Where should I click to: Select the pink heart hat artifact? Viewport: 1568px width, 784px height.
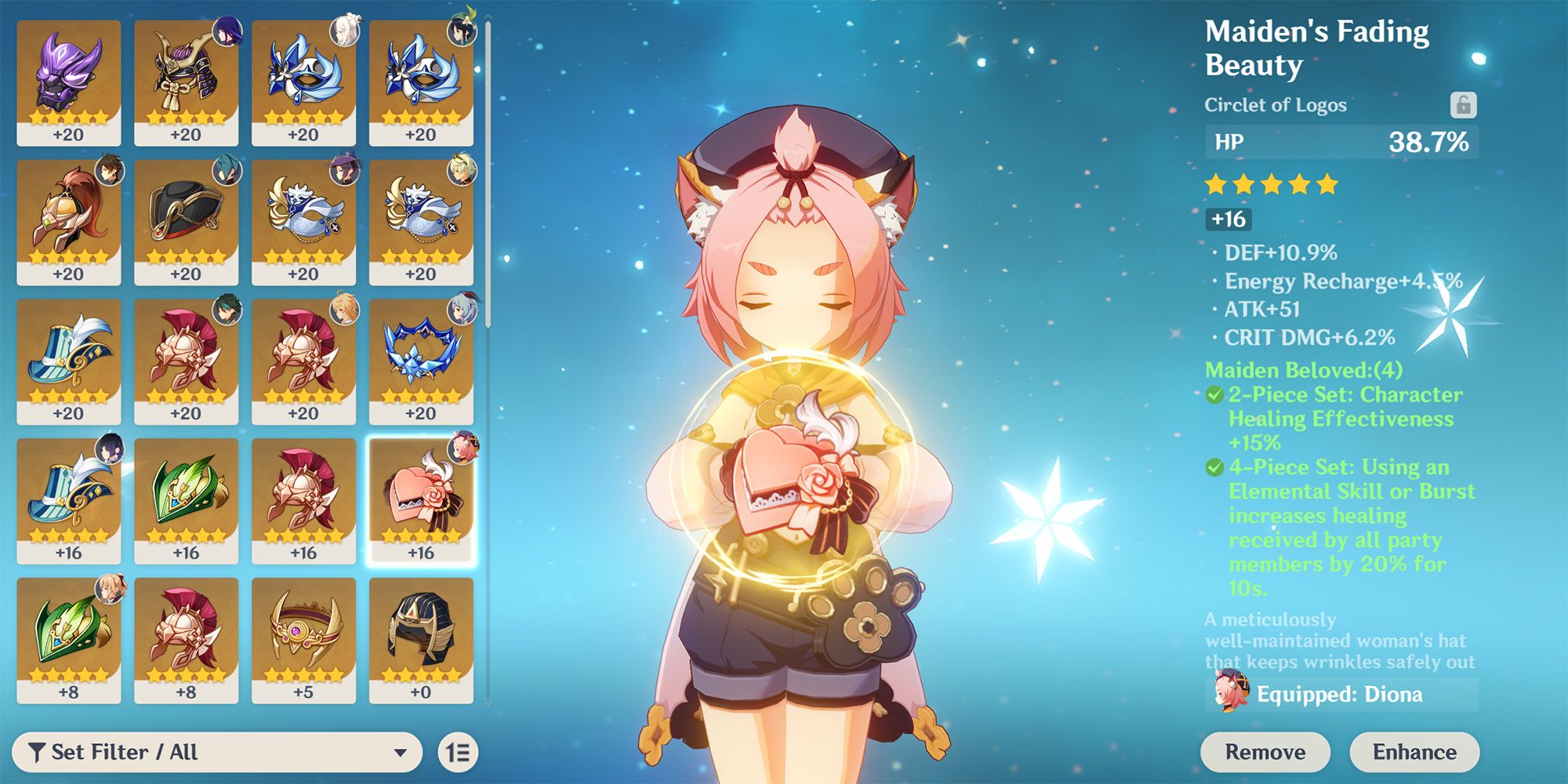click(x=421, y=500)
